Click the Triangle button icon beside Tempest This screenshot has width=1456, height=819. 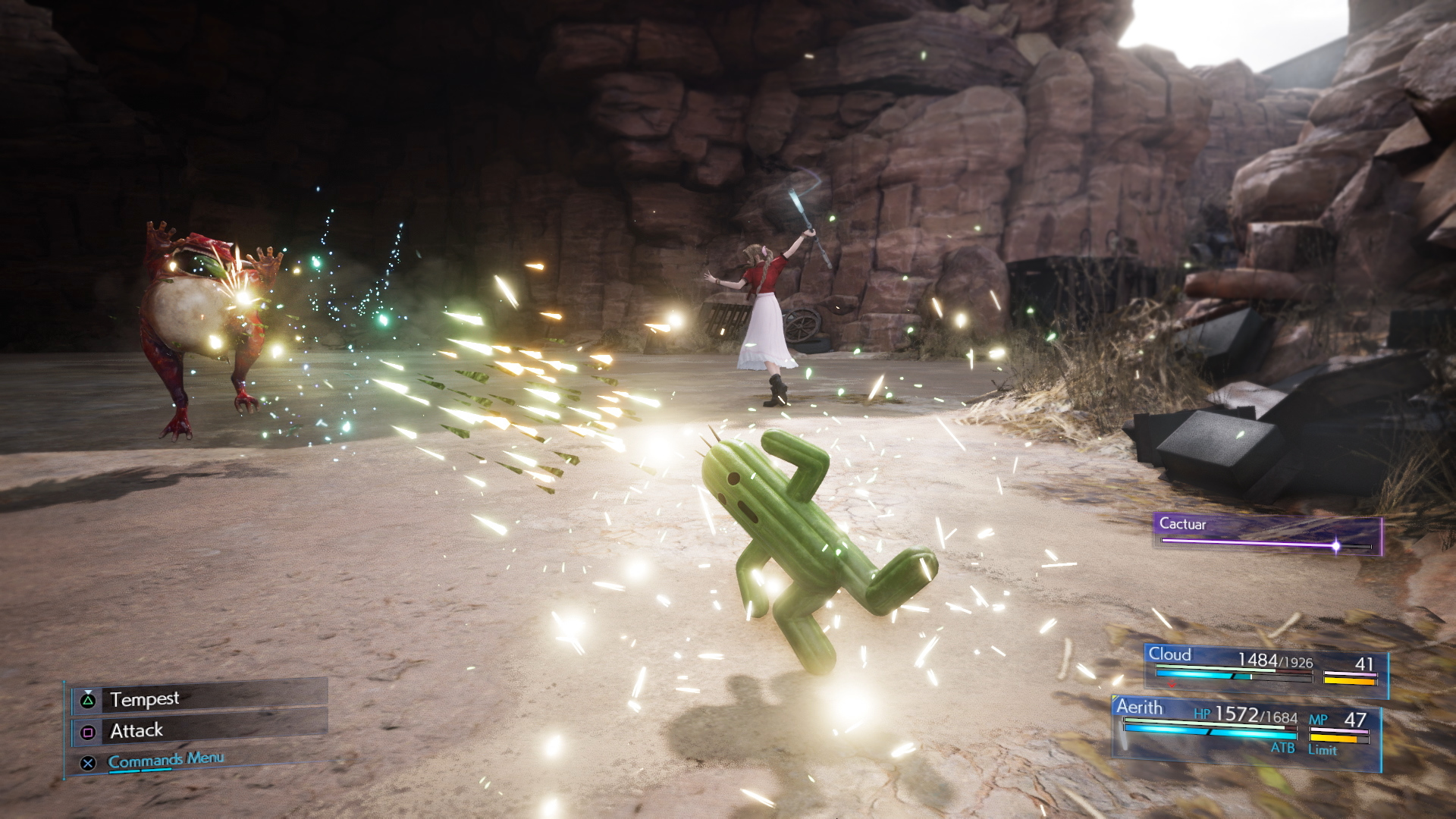click(x=89, y=699)
